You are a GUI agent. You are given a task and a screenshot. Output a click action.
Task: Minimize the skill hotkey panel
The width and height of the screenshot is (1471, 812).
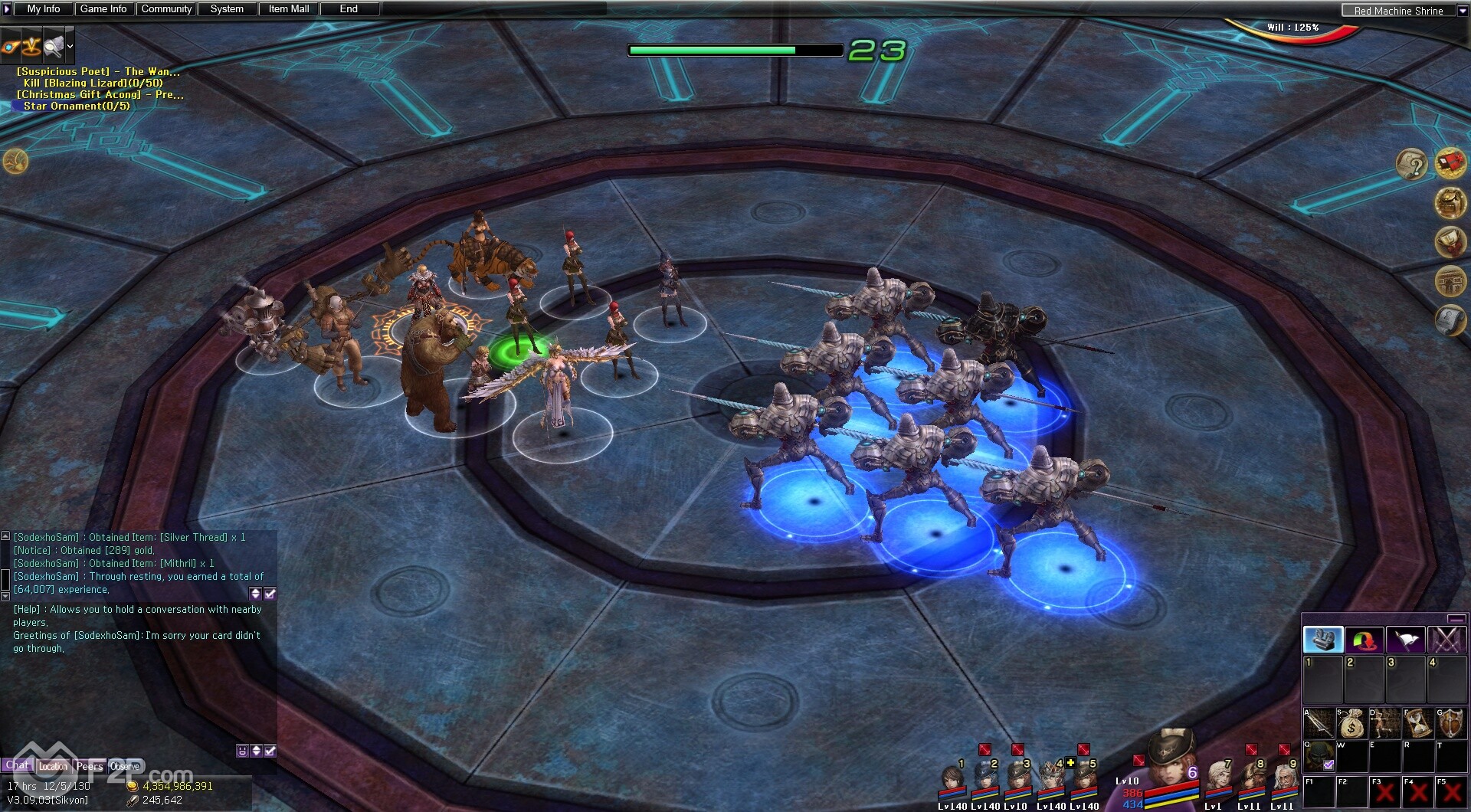coord(1456,619)
